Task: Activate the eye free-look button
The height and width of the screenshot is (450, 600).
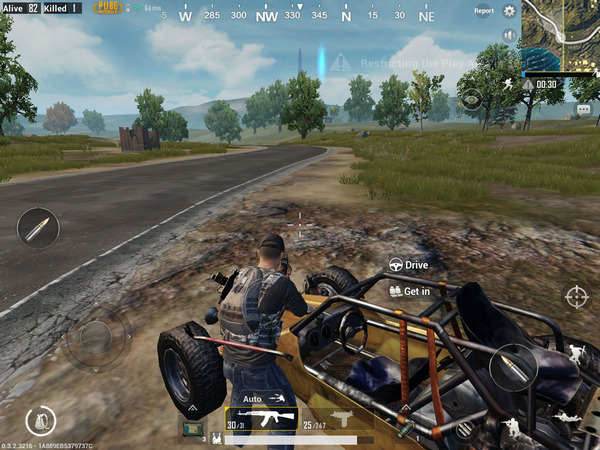Action: coord(470,98)
